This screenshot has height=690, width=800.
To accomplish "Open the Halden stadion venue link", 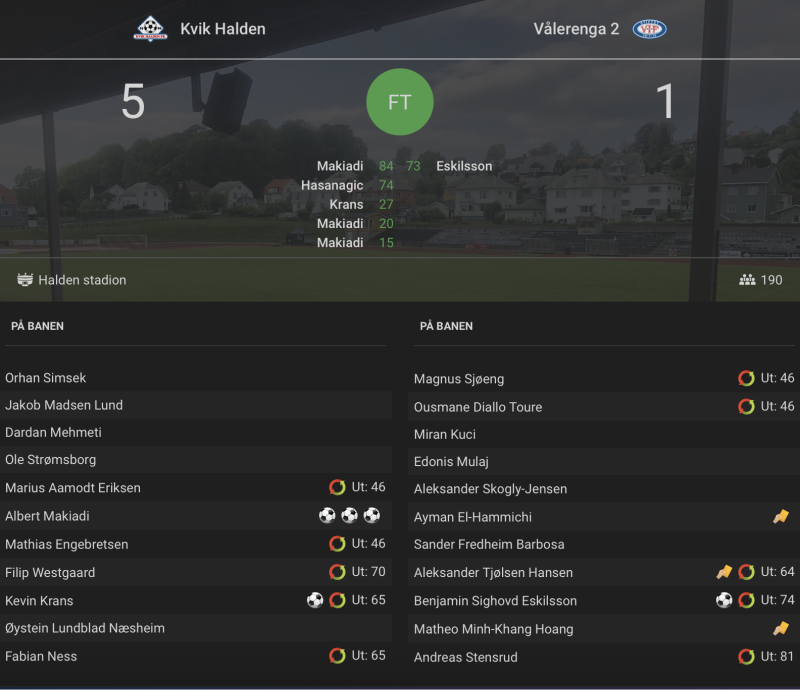I will click(x=82, y=280).
